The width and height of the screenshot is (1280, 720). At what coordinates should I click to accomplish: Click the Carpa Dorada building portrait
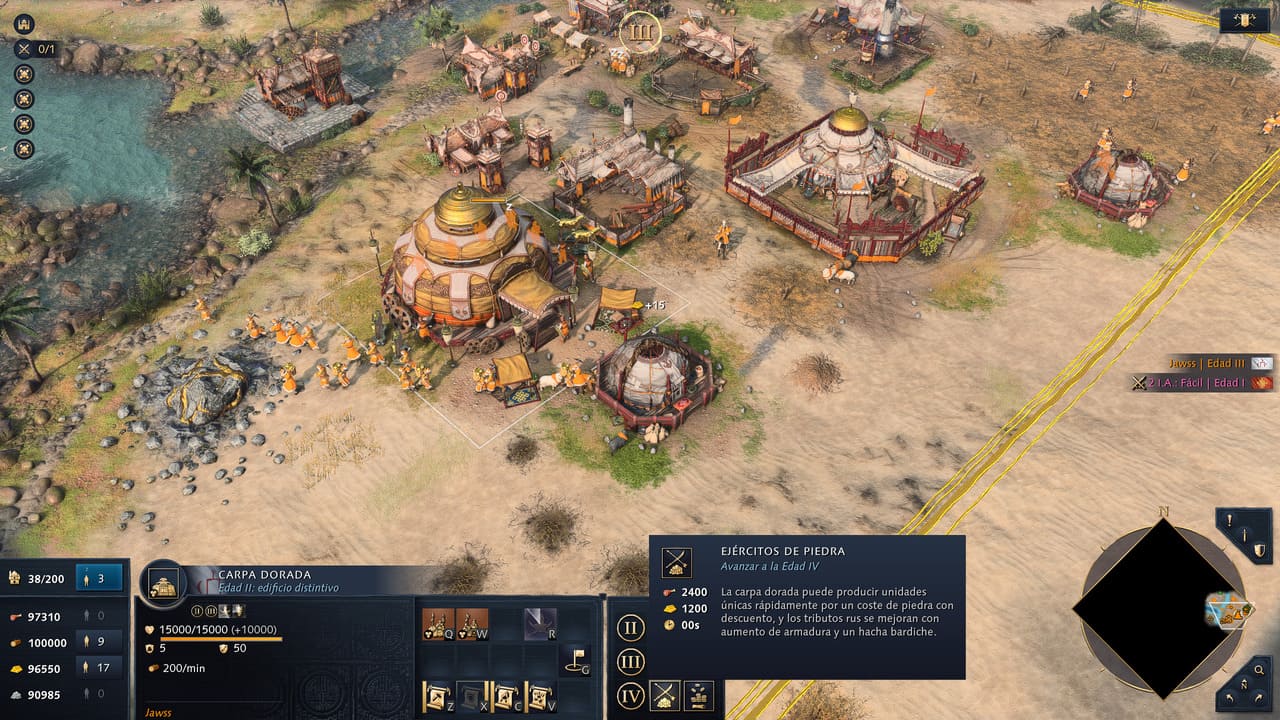point(163,583)
